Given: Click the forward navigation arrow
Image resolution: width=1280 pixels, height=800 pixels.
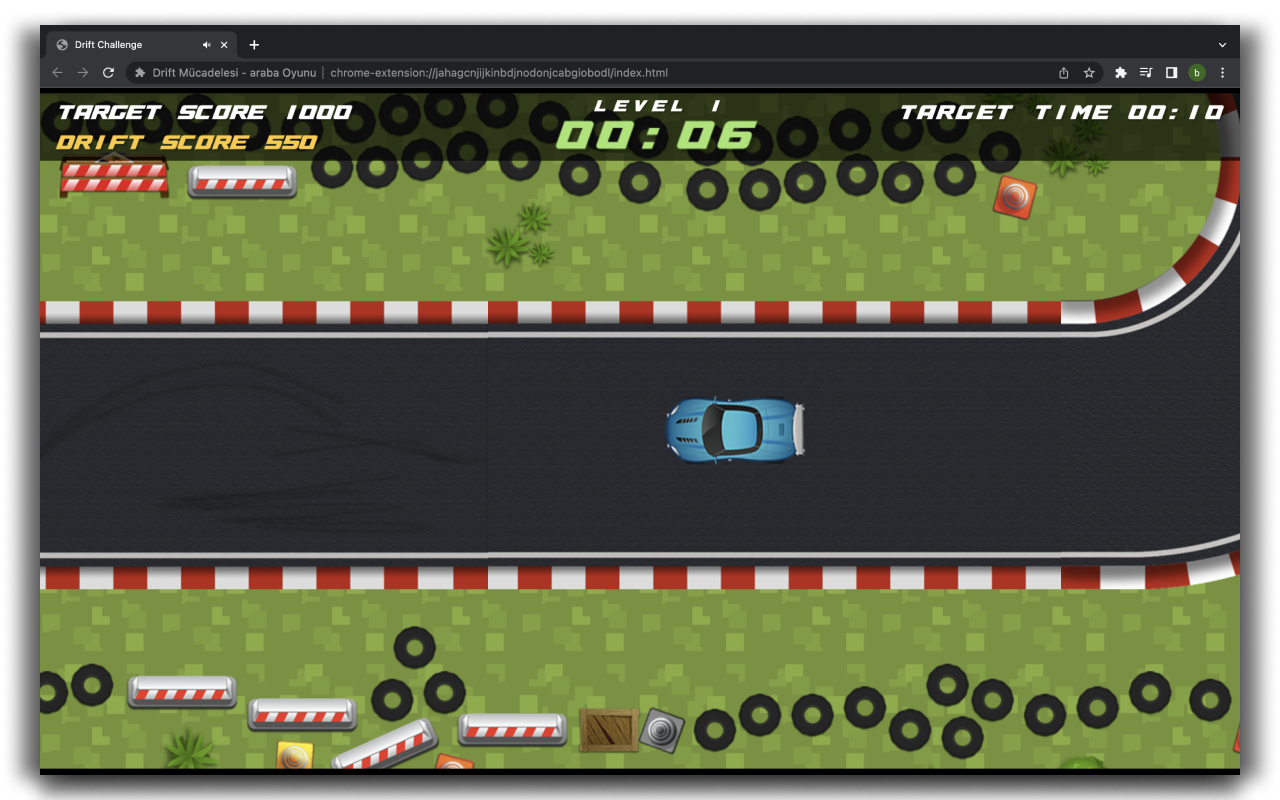Looking at the screenshot, I should pos(83,72).
